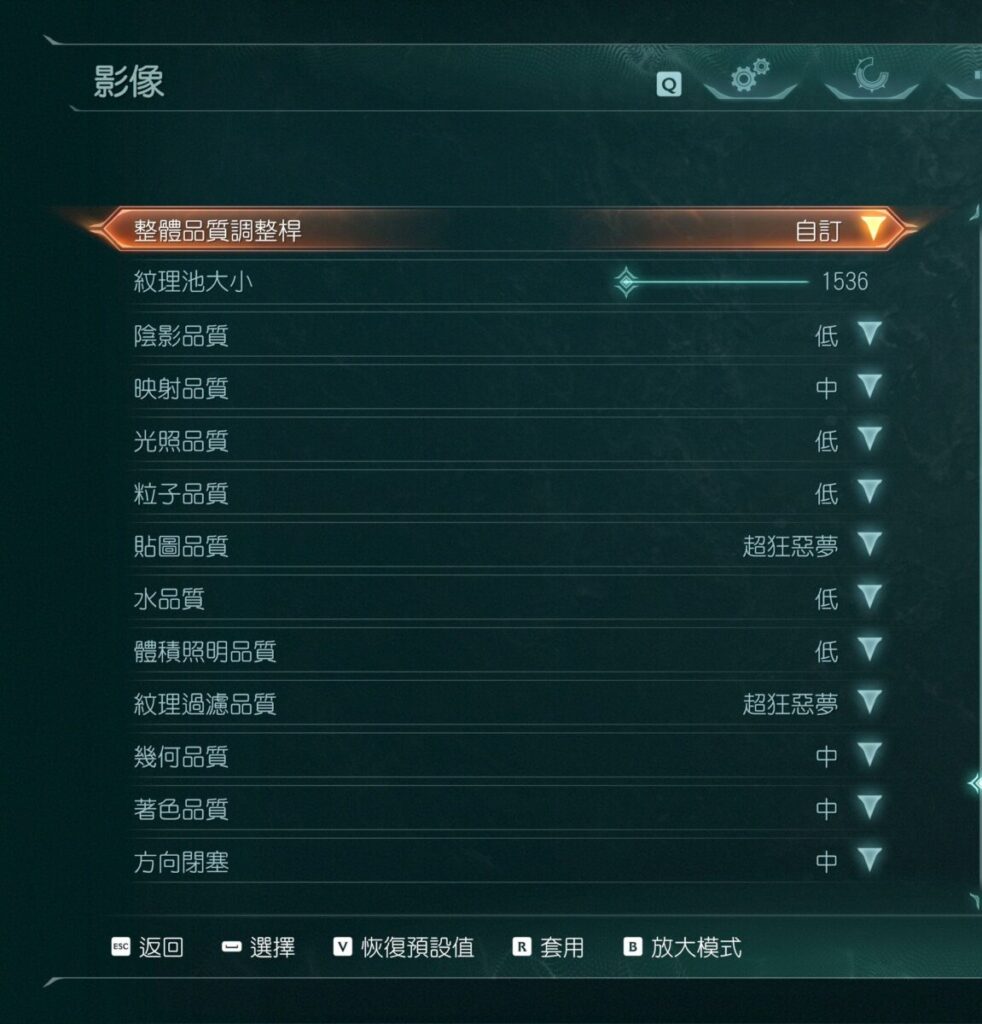Activate 放大模式

coord(683,947)
